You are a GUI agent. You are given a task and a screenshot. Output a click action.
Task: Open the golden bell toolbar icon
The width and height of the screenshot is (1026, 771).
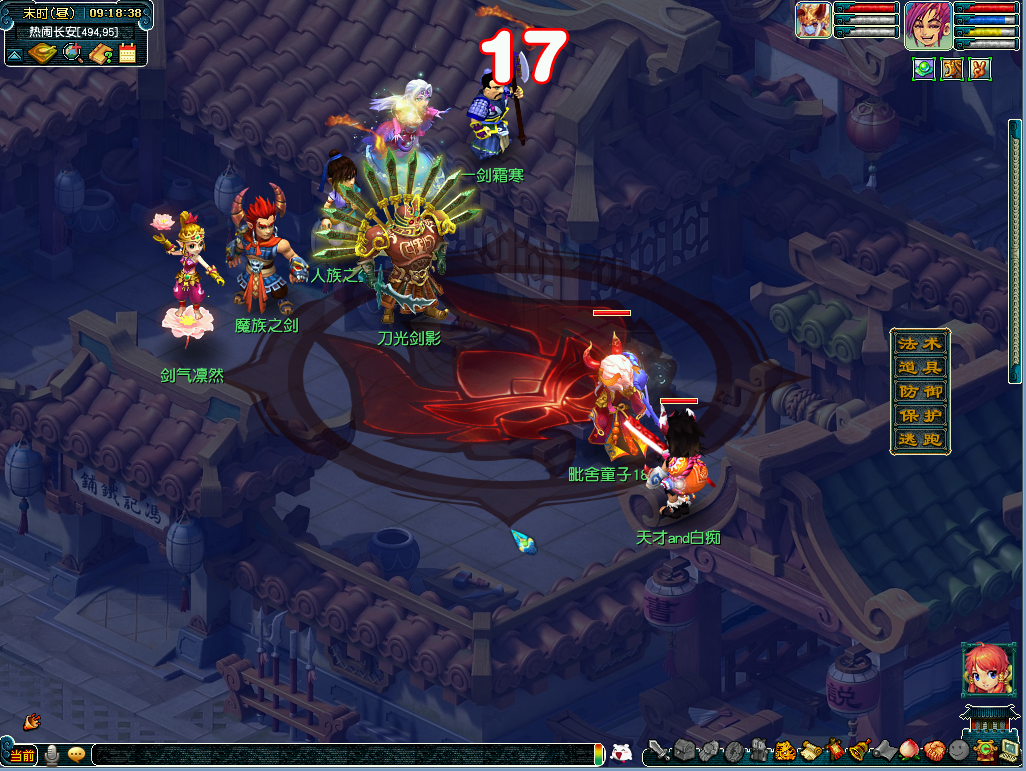point(858,750)
